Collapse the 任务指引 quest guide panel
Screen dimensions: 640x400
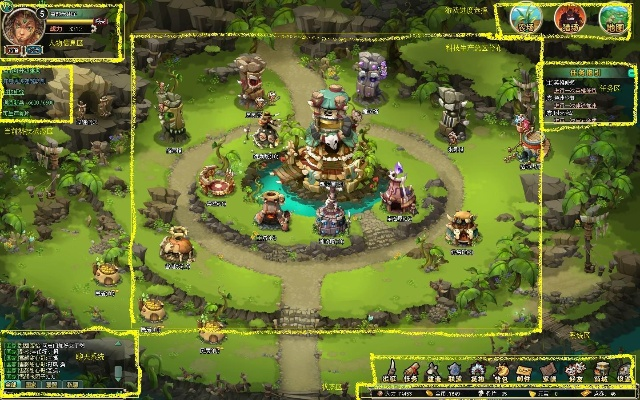(631, 72)
